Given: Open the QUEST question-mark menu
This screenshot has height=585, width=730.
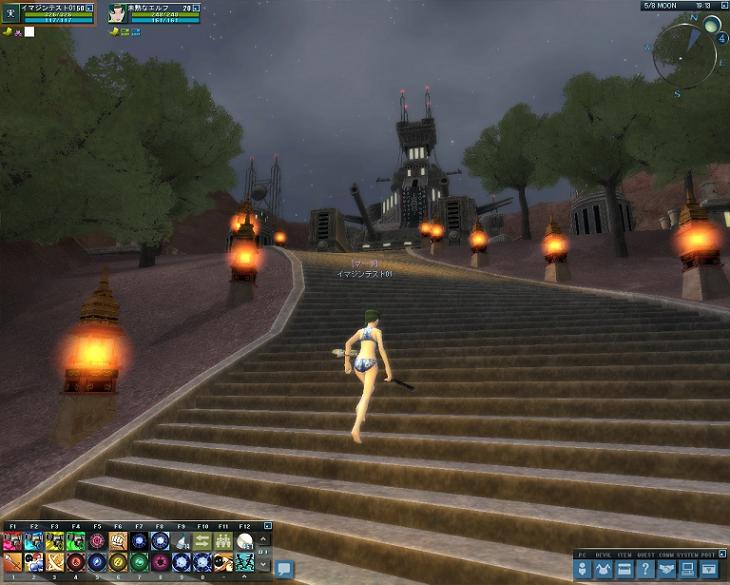Looking at the screenshot, I should pos(646,569).
